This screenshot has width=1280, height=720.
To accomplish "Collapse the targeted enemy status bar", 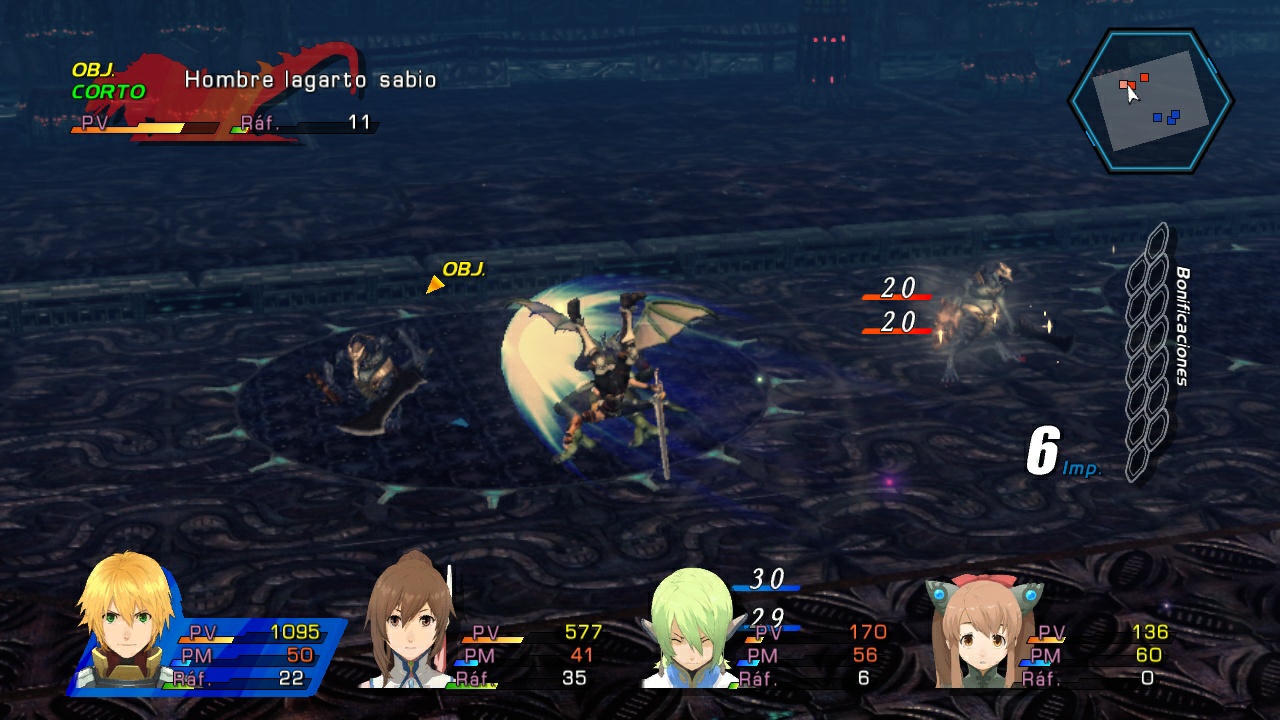I will pos(220,125).
